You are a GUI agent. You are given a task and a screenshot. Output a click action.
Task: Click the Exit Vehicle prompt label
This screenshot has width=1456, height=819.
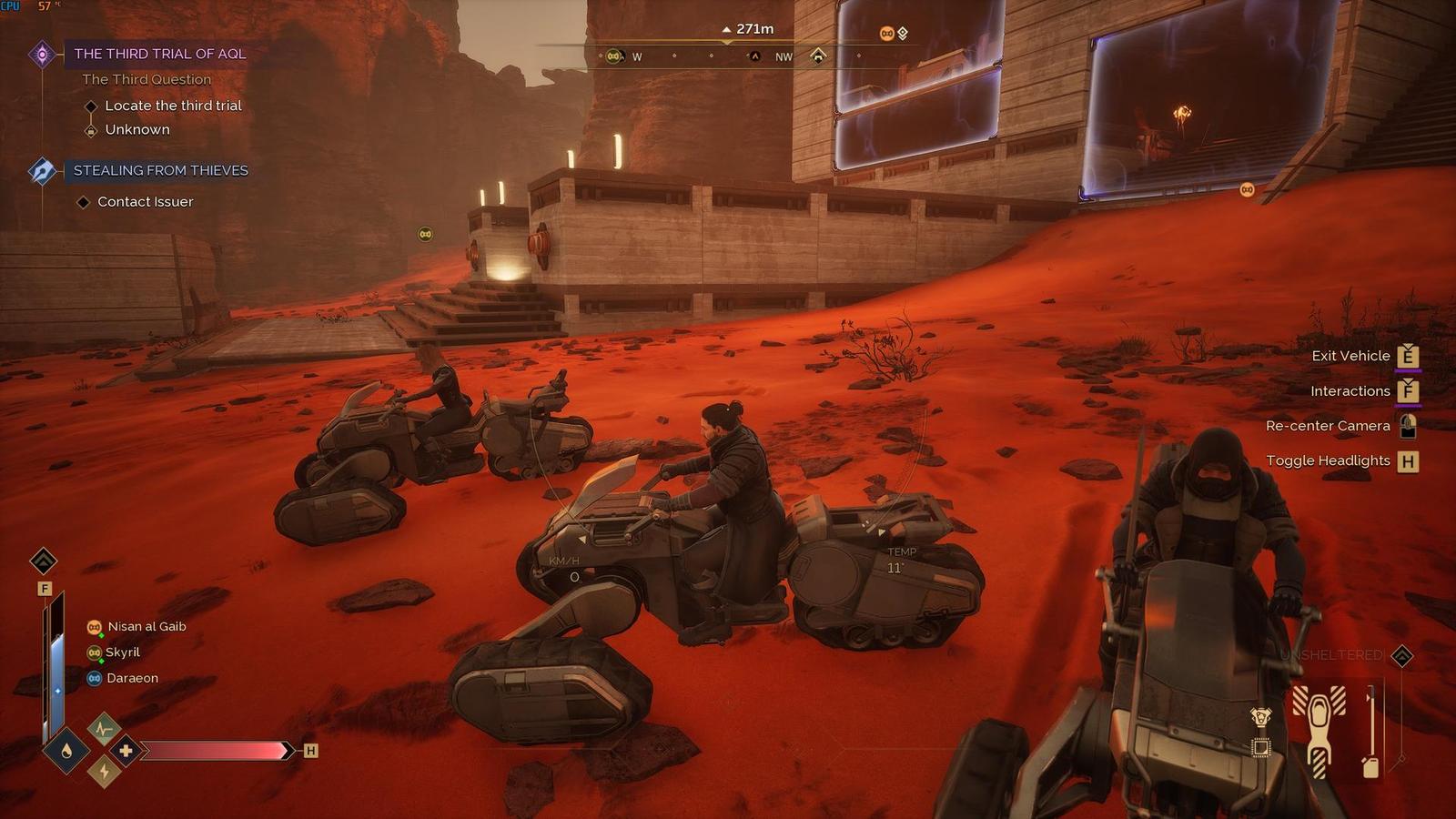pyautogui.click(x=1350, y=356)
